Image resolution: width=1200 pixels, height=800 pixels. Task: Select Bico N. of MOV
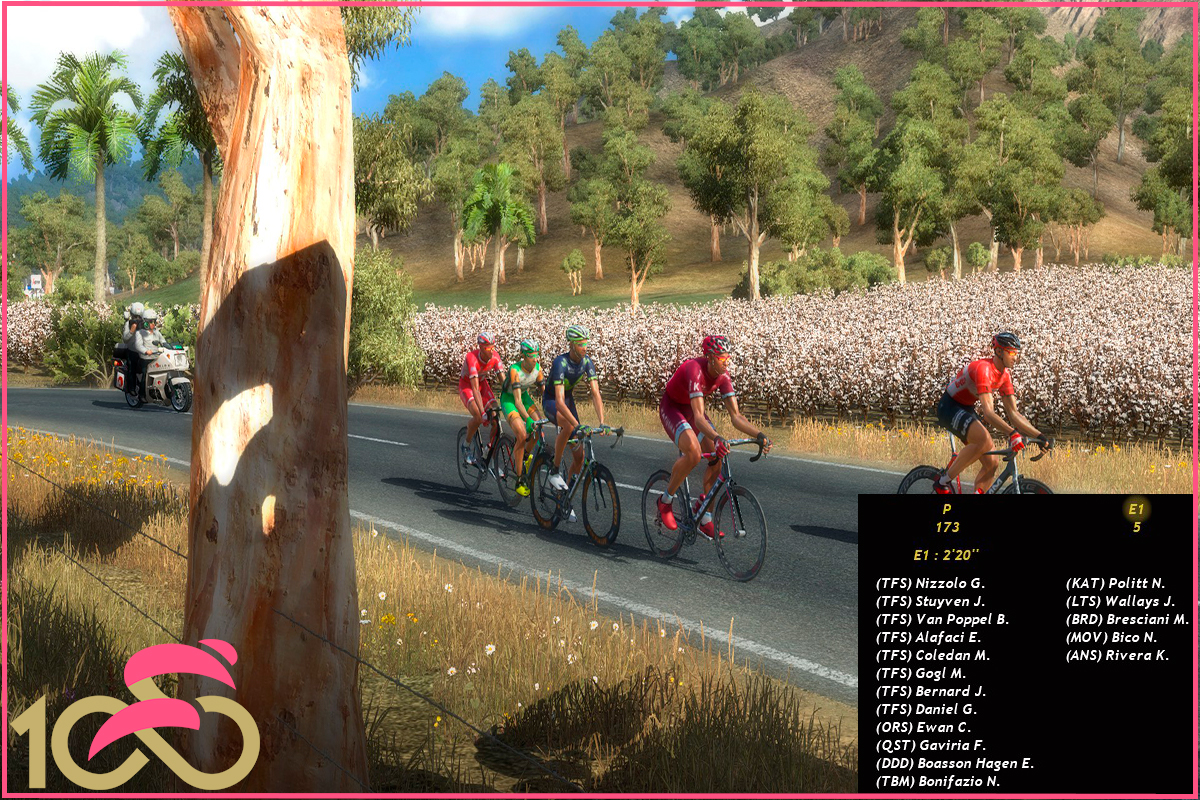(x=1111, y=637)
